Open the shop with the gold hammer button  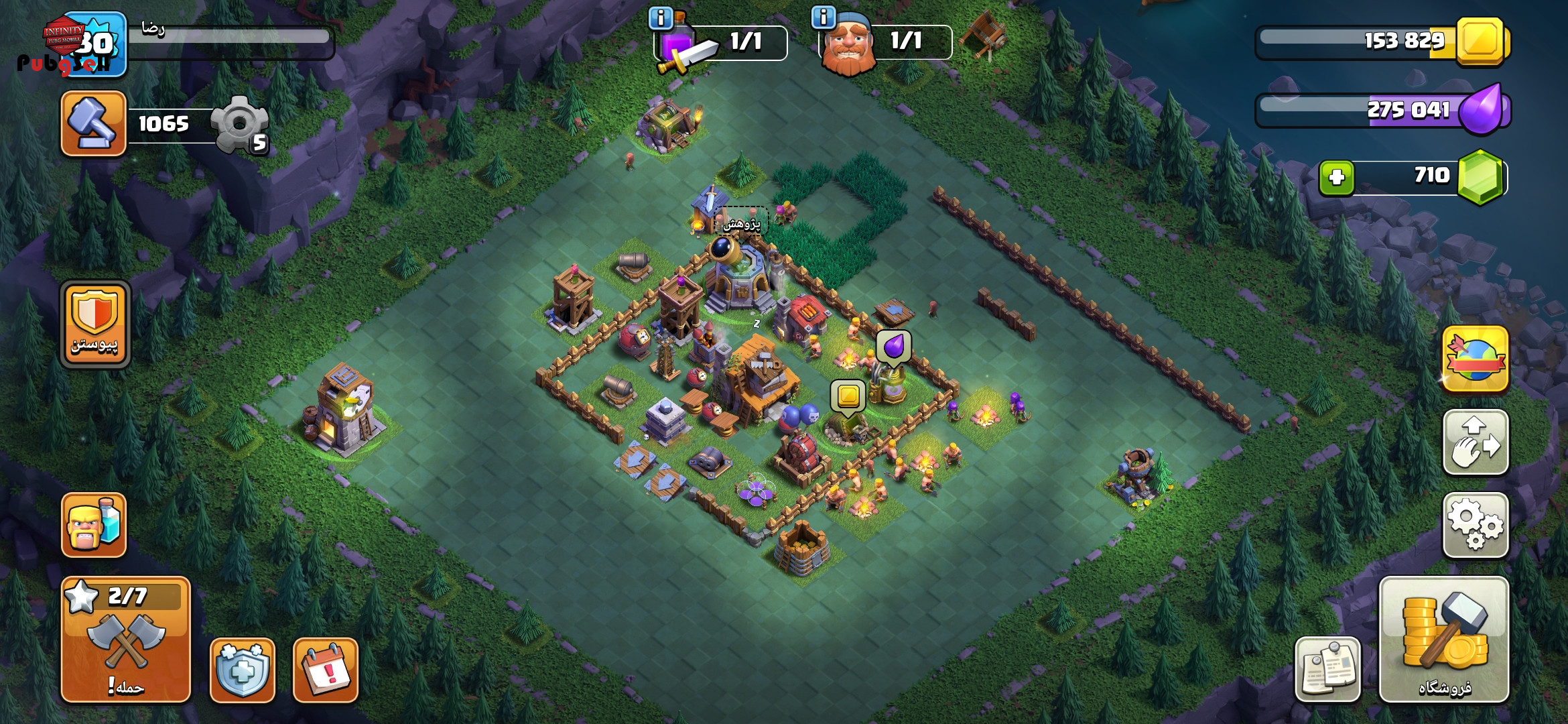pyautogui.click(x=1444, y=640)
